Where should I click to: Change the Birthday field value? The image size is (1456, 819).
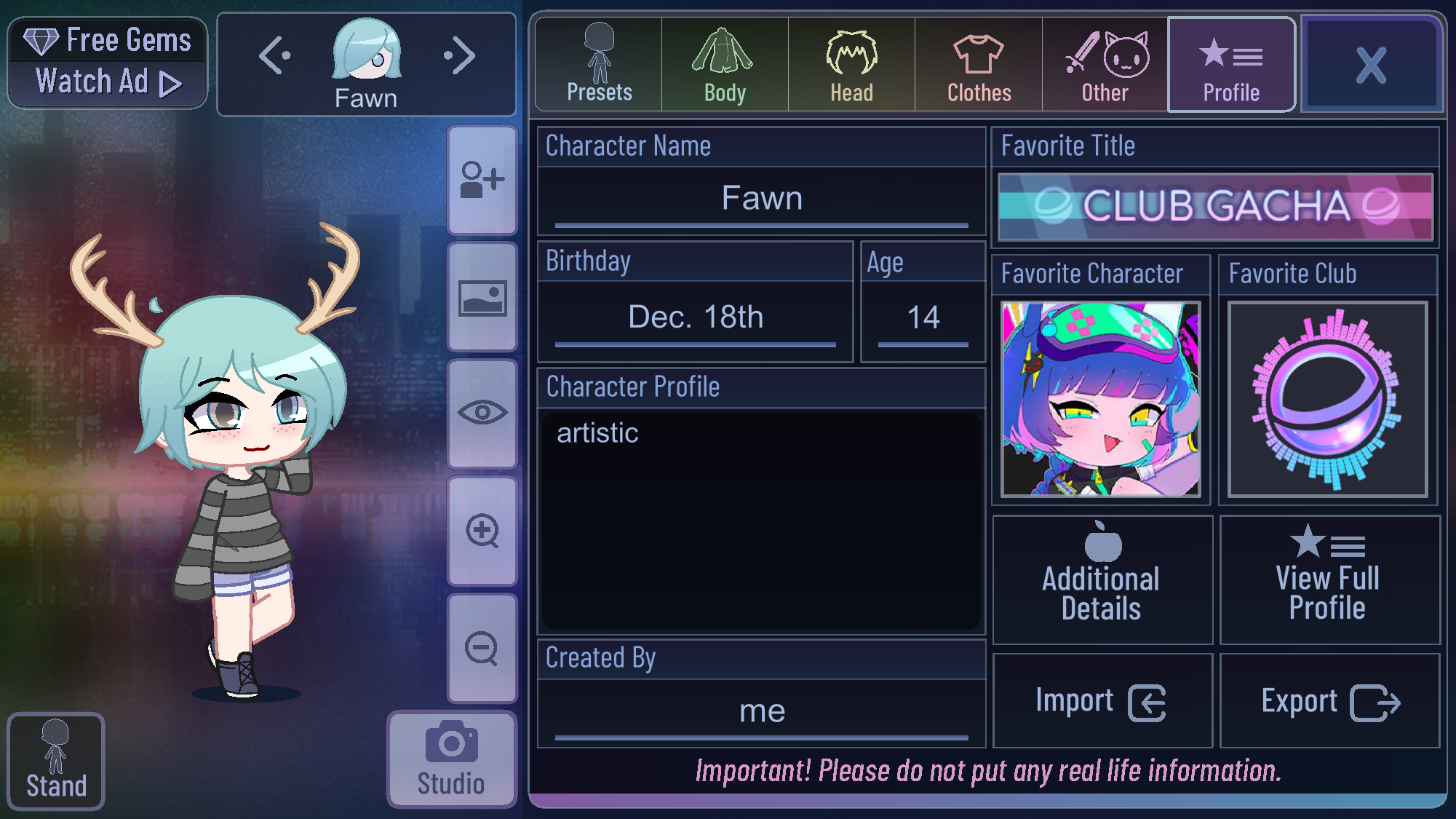pos(695,317)
